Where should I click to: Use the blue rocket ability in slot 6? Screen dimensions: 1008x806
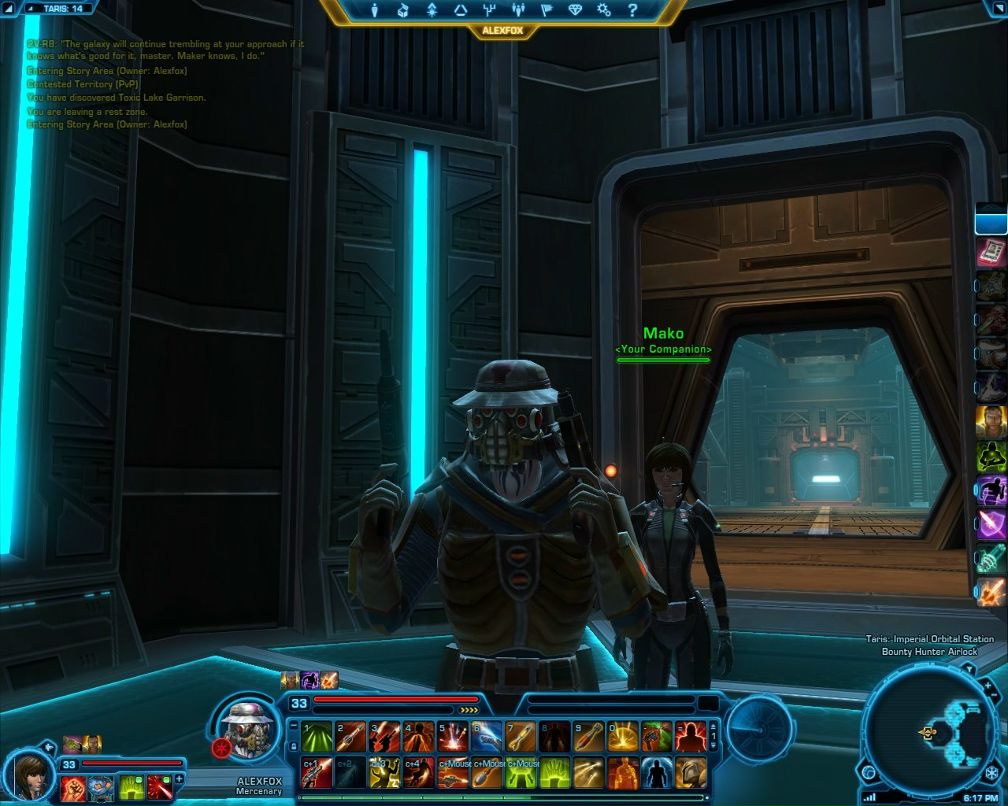pos(486,737)
